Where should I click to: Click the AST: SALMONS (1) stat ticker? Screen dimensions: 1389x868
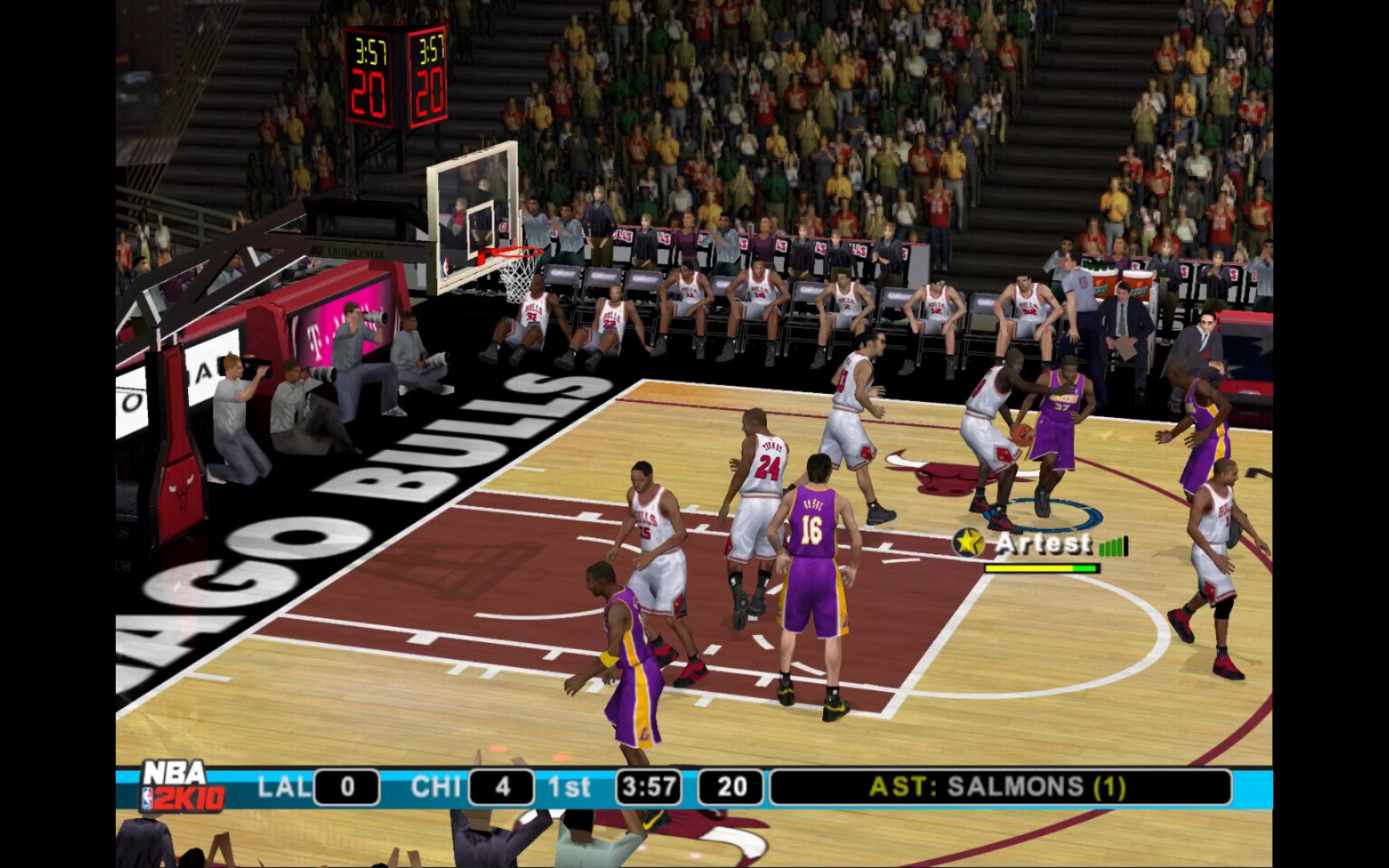997,788
